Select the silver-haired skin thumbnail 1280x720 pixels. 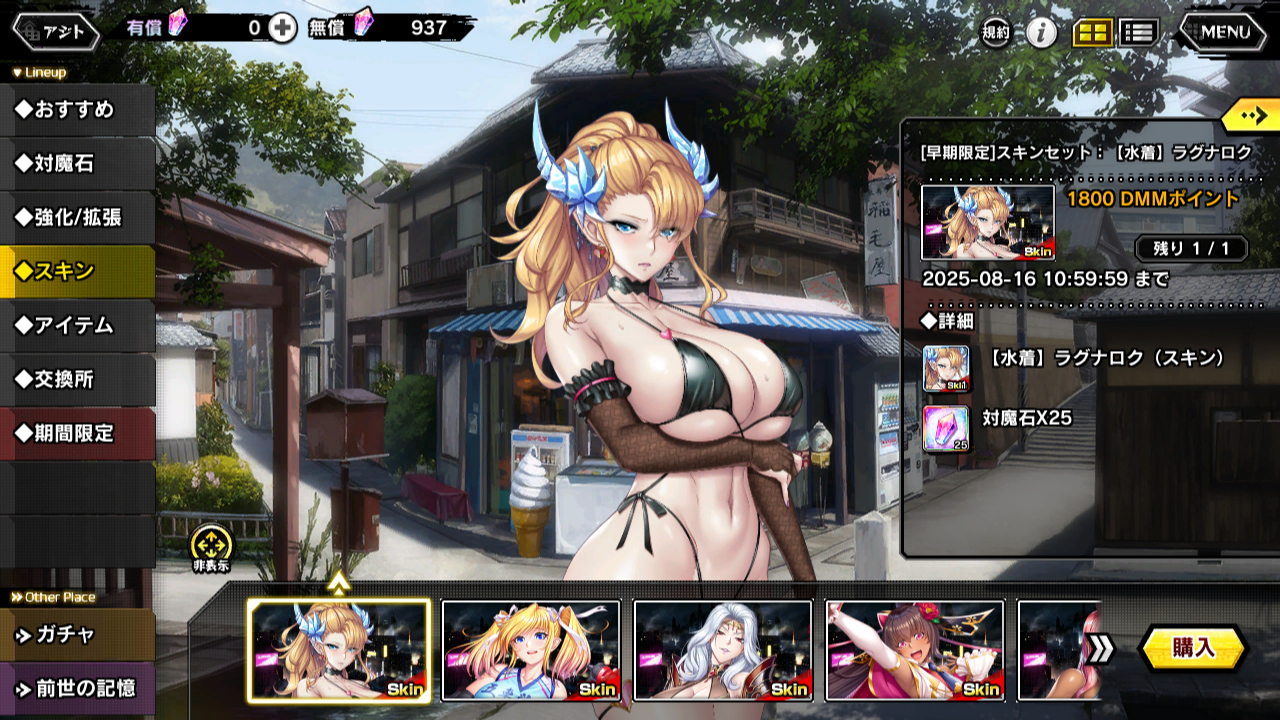pyautogui.click(x=723, y=650)
